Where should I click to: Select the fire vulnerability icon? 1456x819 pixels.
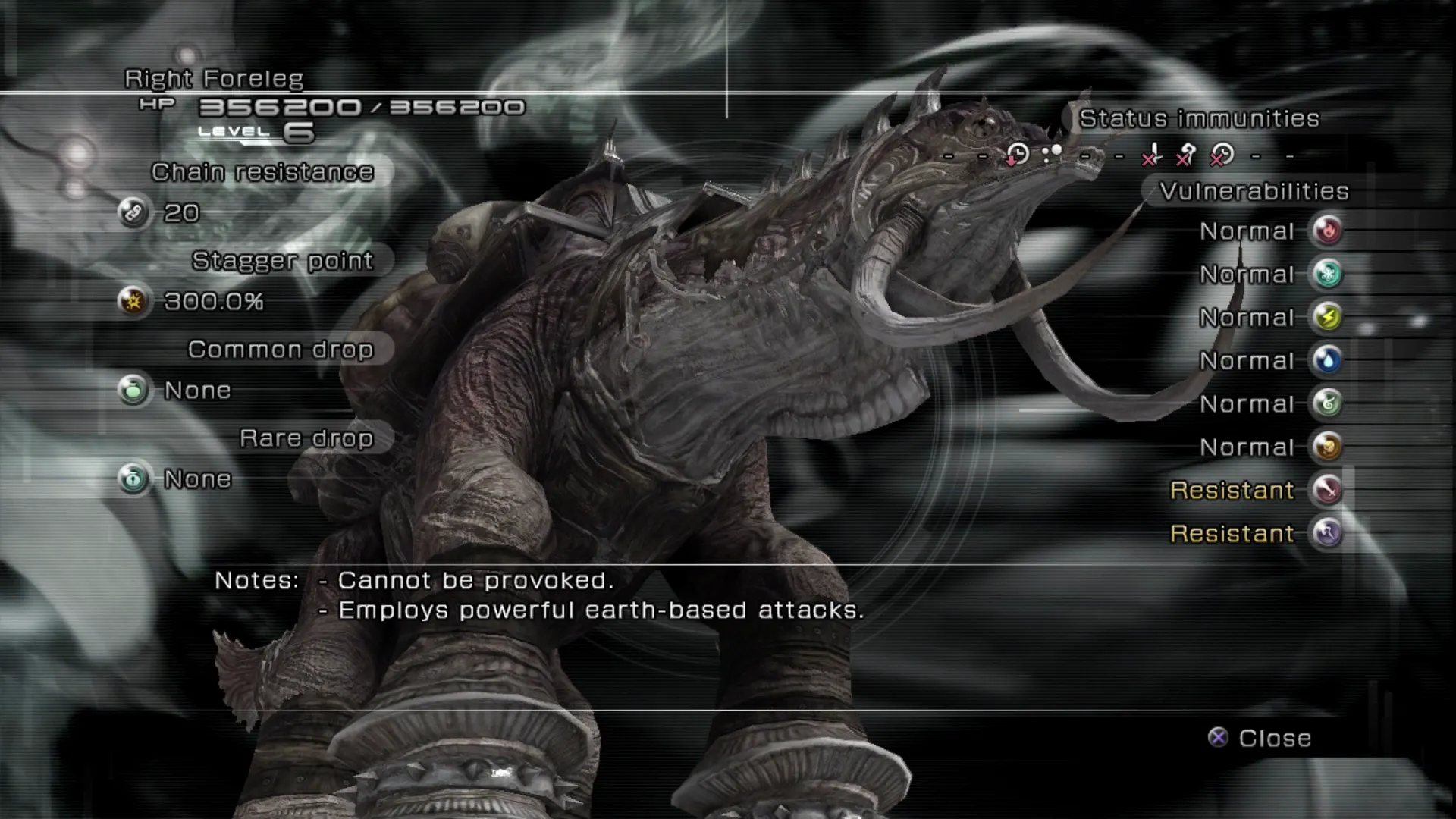pyautogui.click(x=1327, y=231)
